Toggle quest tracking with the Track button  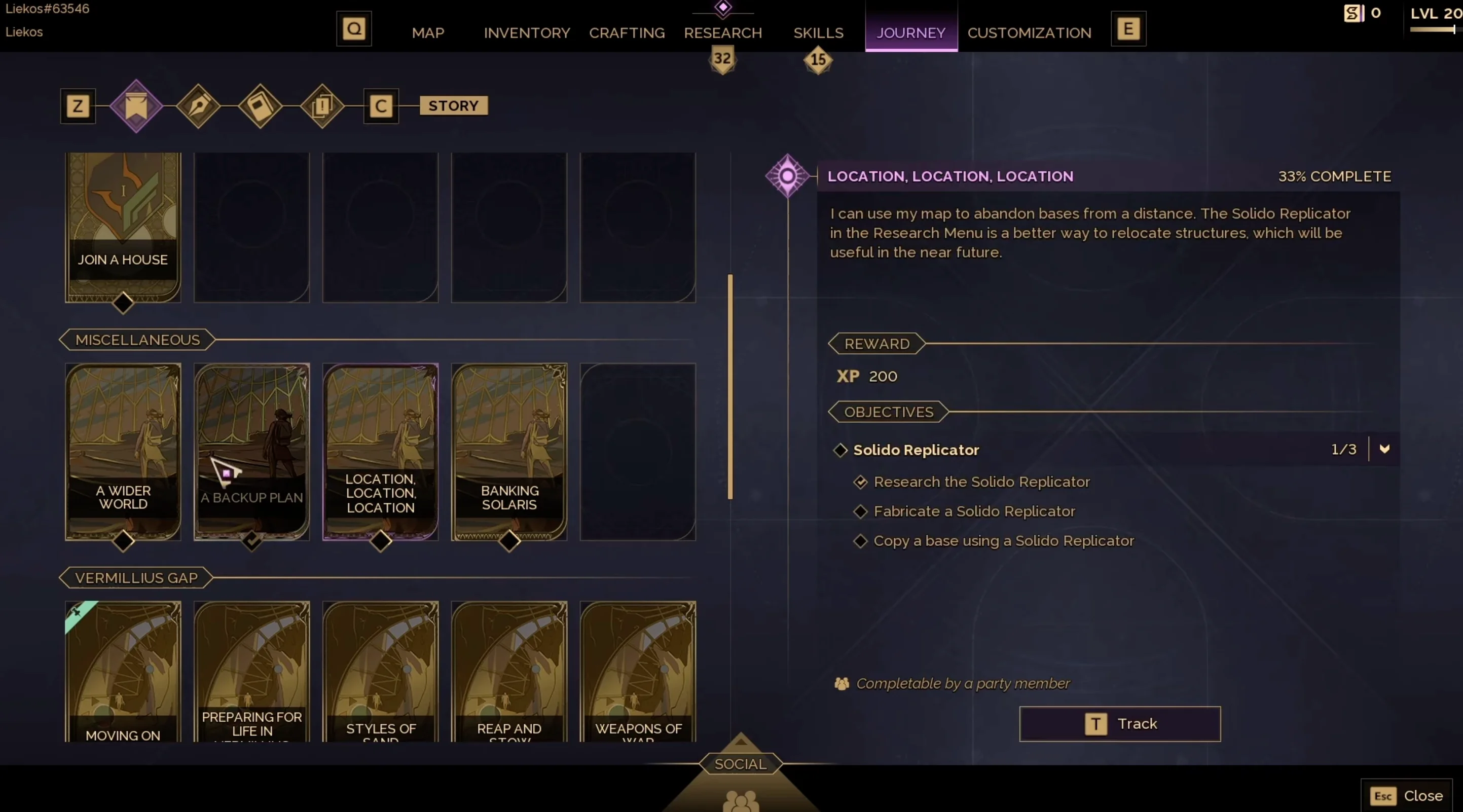[x=1119, y=723]
